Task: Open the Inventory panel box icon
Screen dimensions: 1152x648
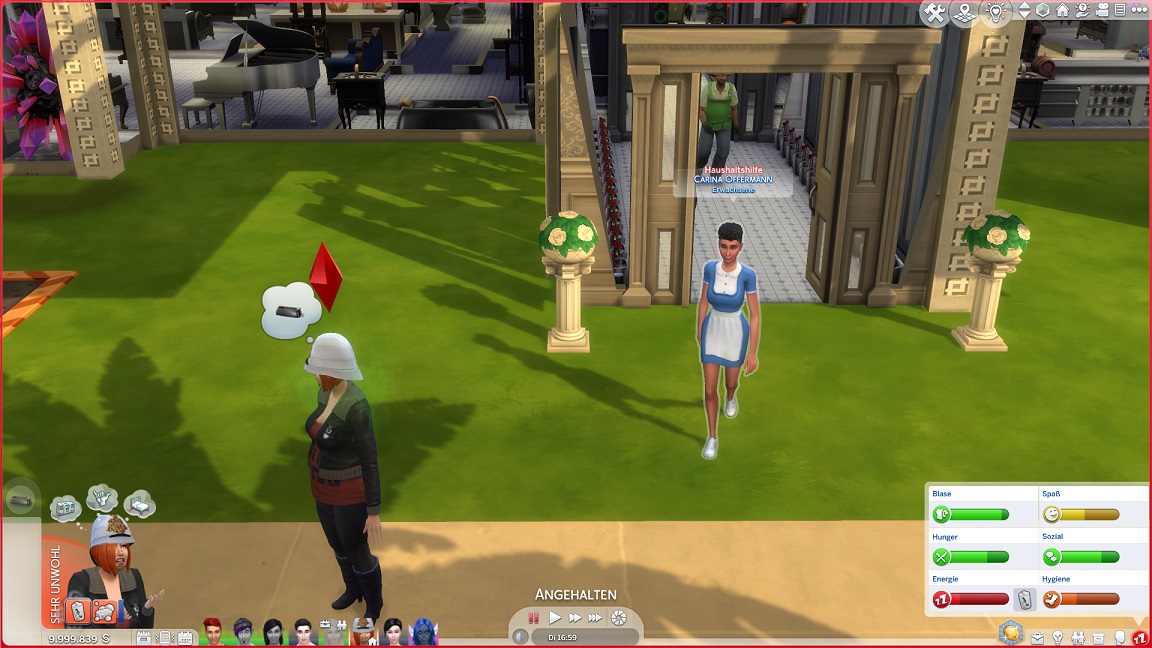Action: click(1098, 637)
